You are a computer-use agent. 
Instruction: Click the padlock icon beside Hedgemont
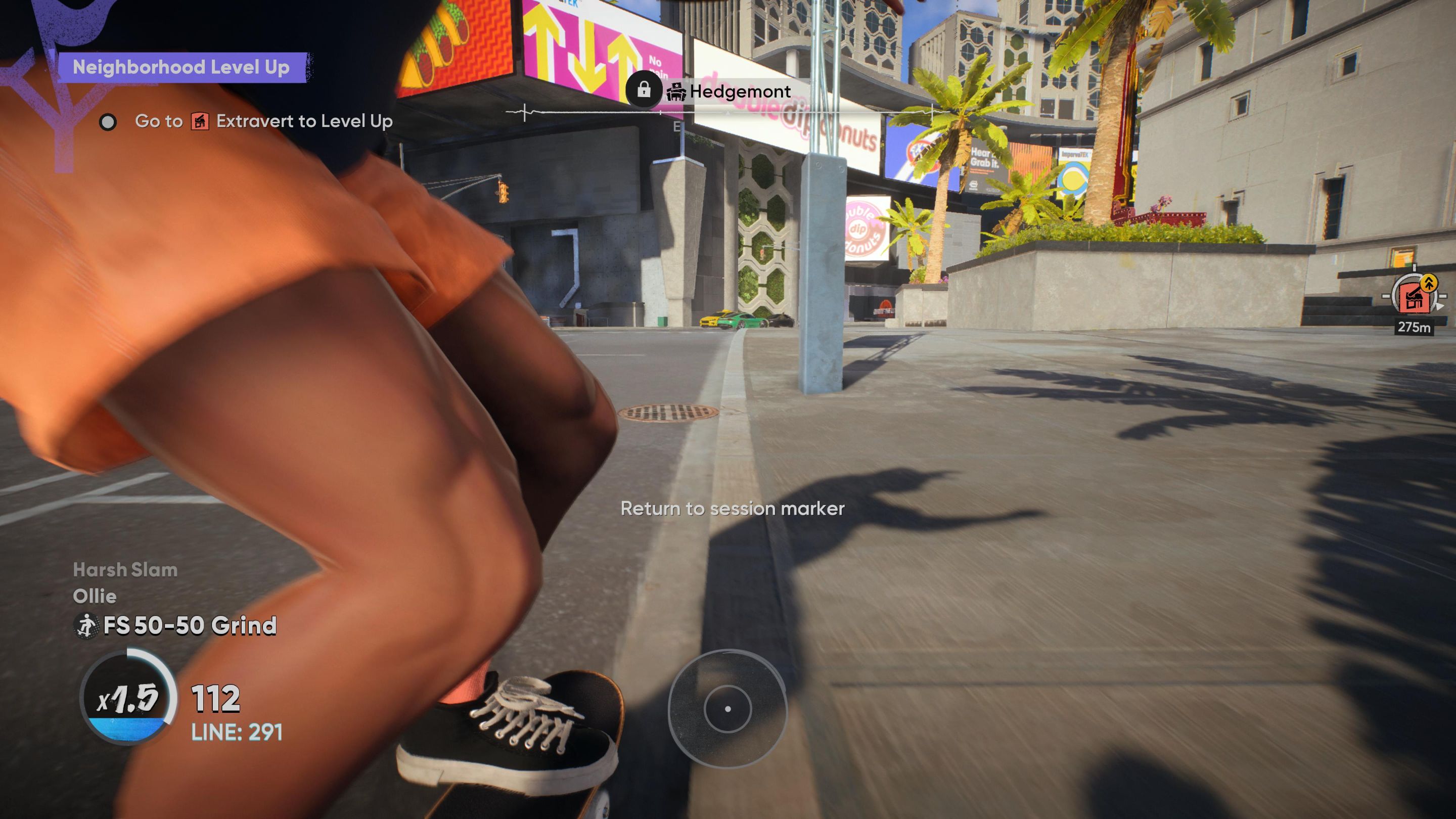click(643, 89)
